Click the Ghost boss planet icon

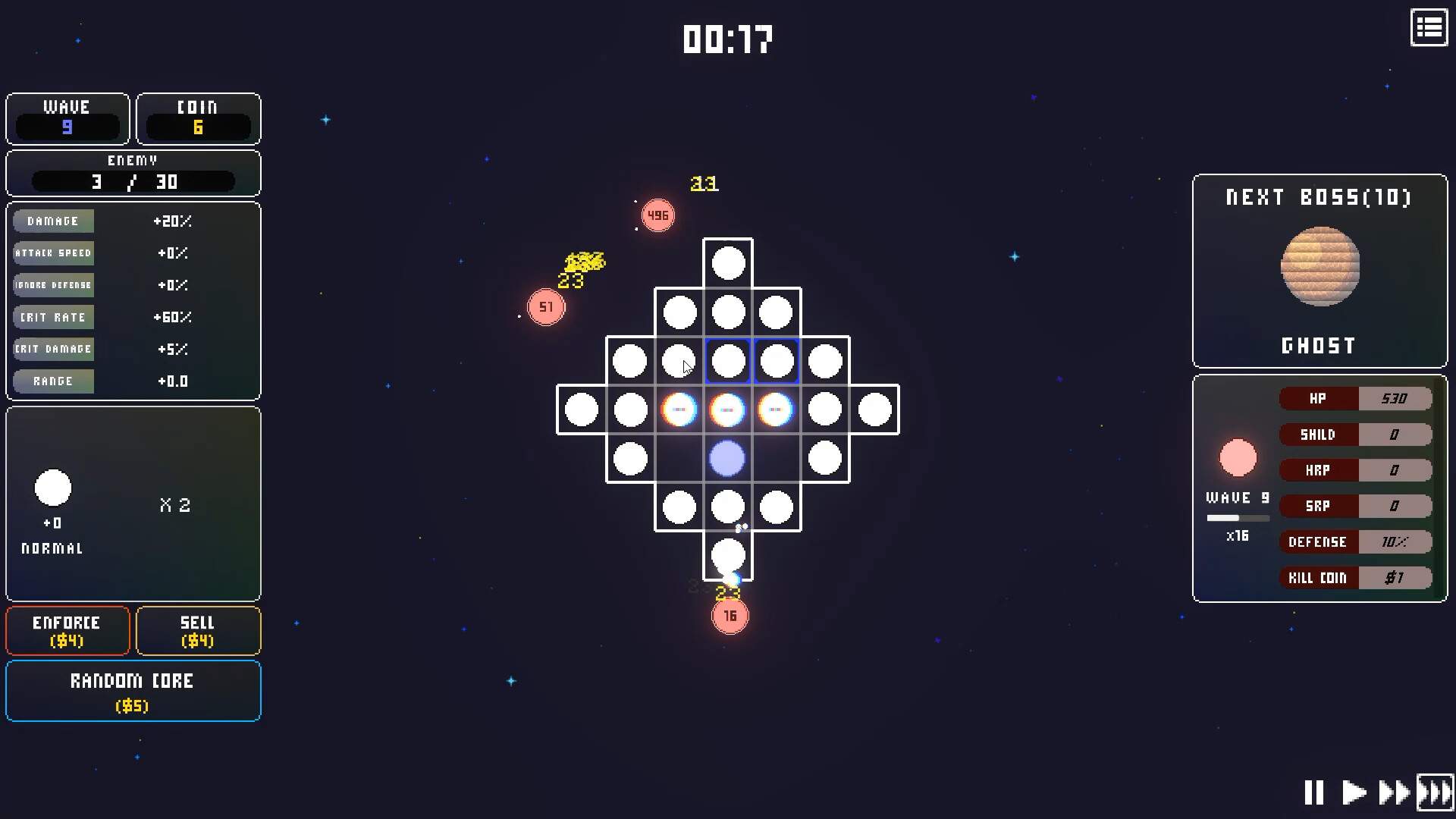pos(1319,265)
